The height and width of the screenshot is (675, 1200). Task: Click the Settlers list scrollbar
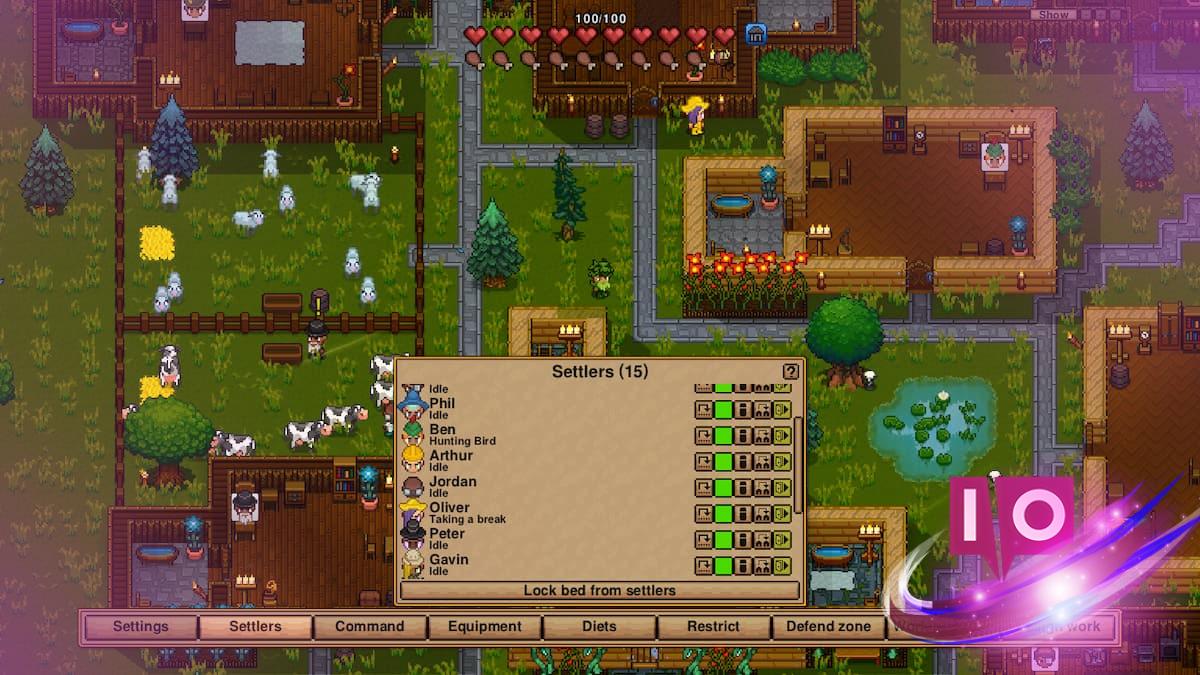[798, 460]
